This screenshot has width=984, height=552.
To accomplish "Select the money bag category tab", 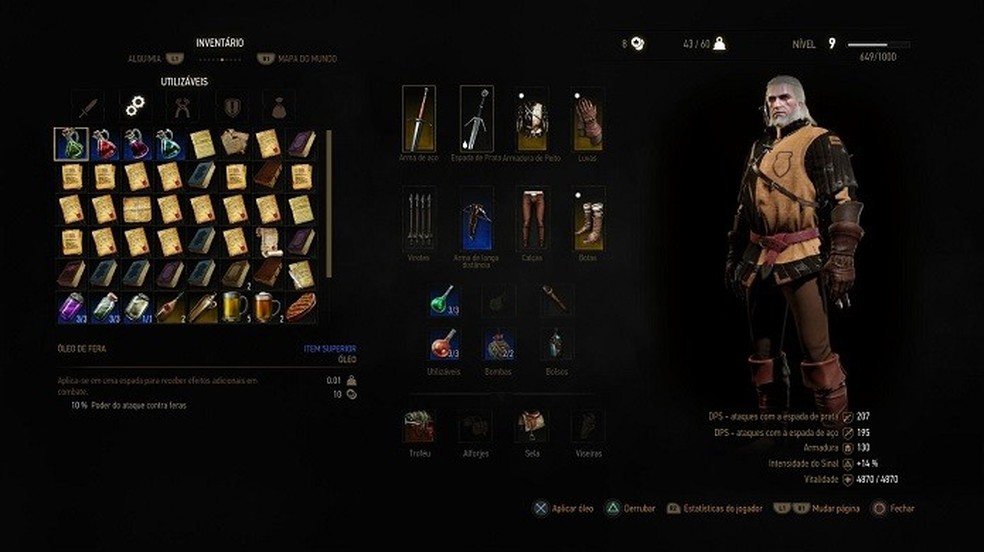I will coord(277,106).
